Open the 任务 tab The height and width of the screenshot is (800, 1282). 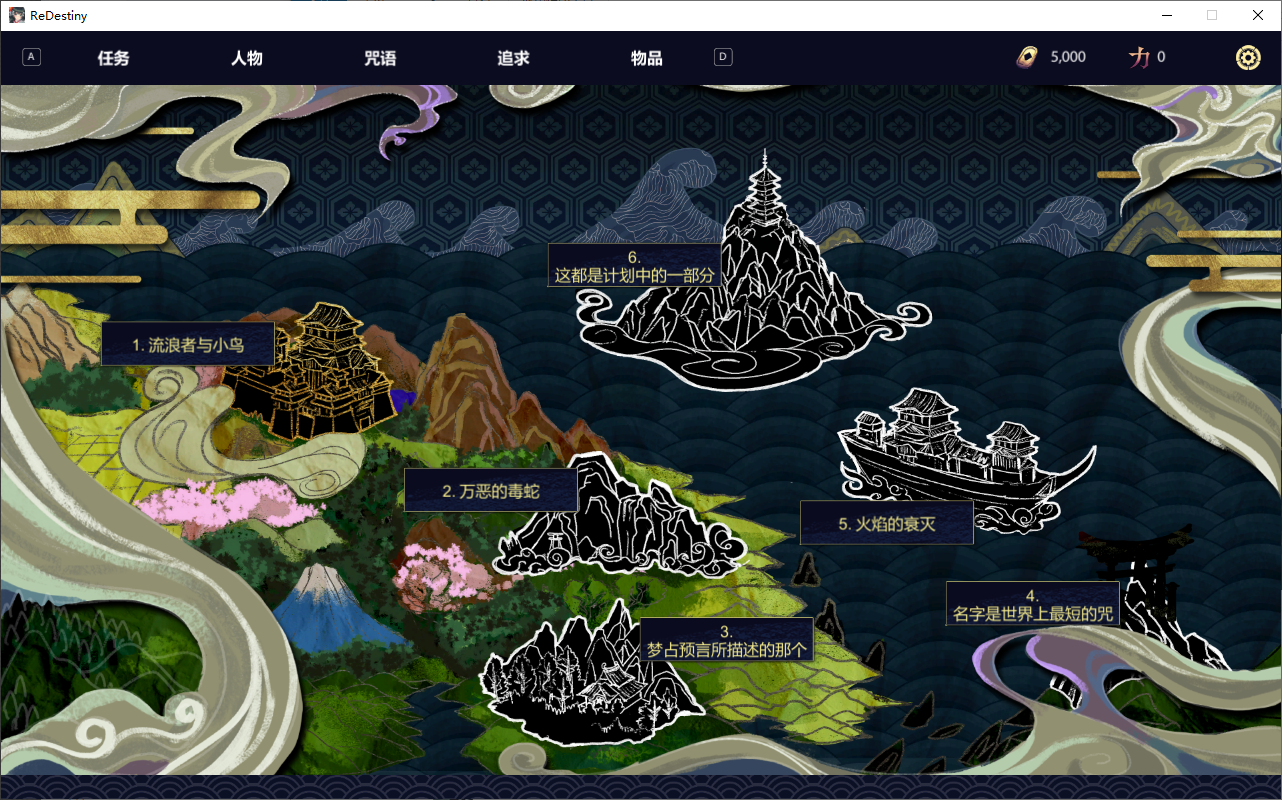(113, 58)
